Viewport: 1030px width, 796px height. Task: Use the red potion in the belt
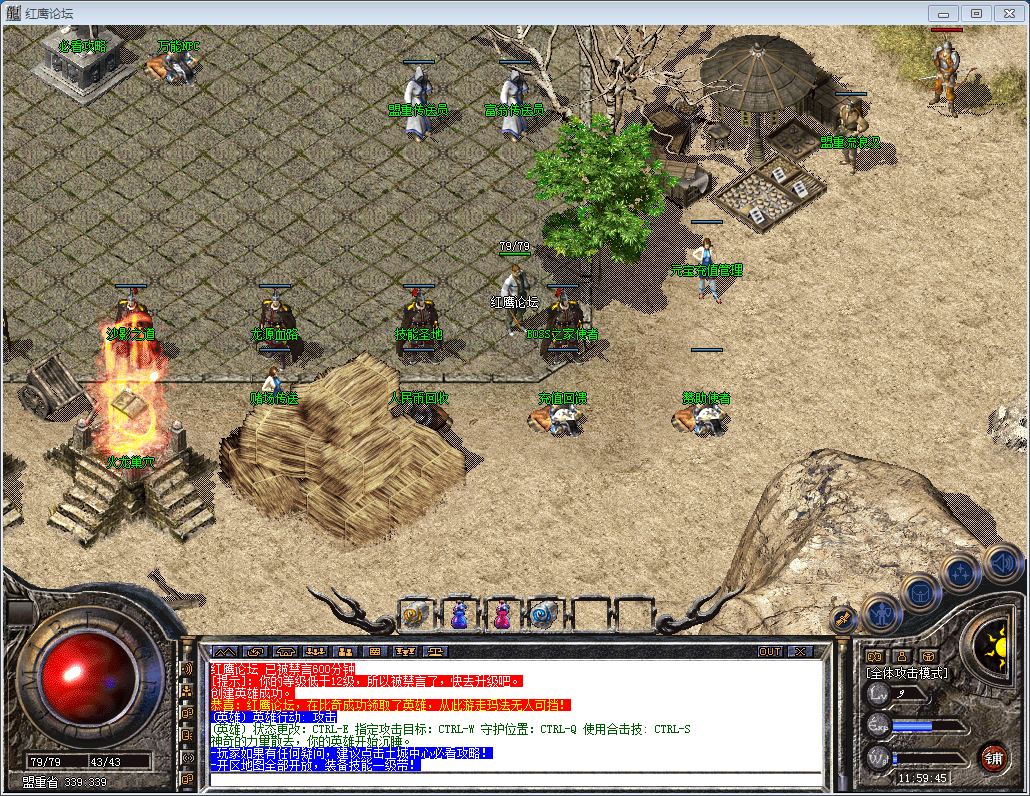(501, 615)
